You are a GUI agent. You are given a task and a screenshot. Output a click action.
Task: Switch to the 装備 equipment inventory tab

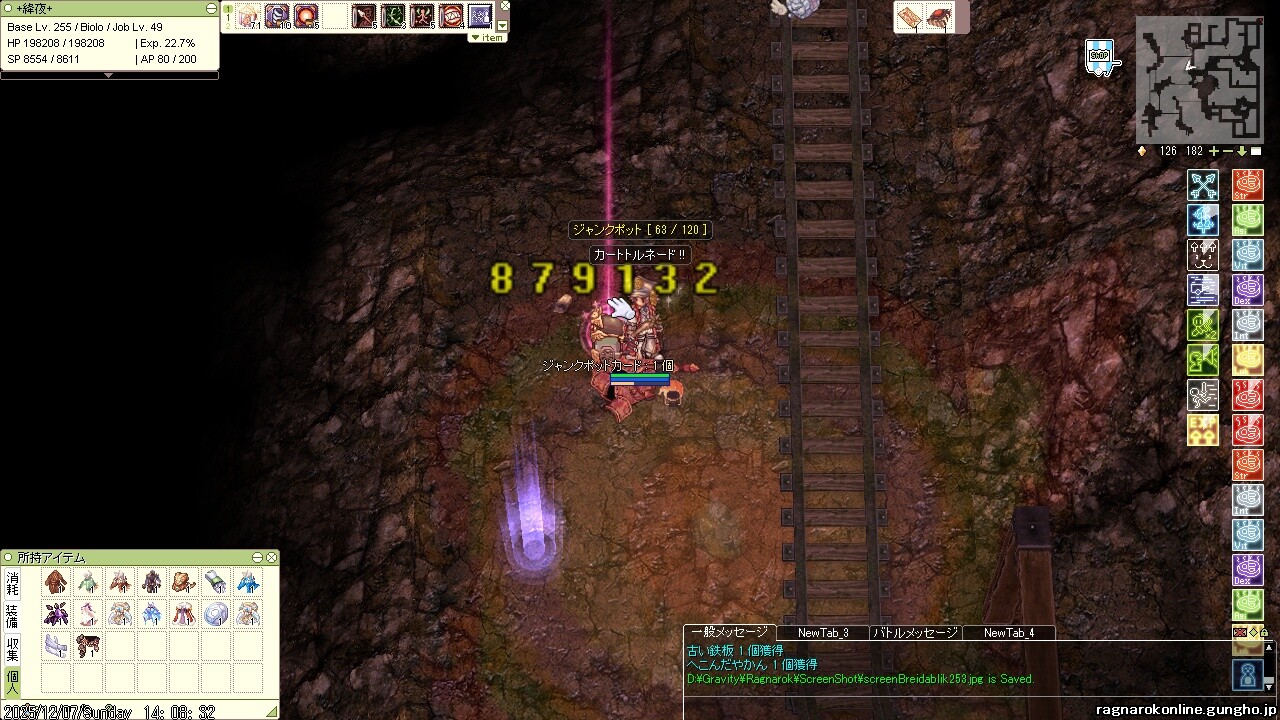tap(12, 615)
